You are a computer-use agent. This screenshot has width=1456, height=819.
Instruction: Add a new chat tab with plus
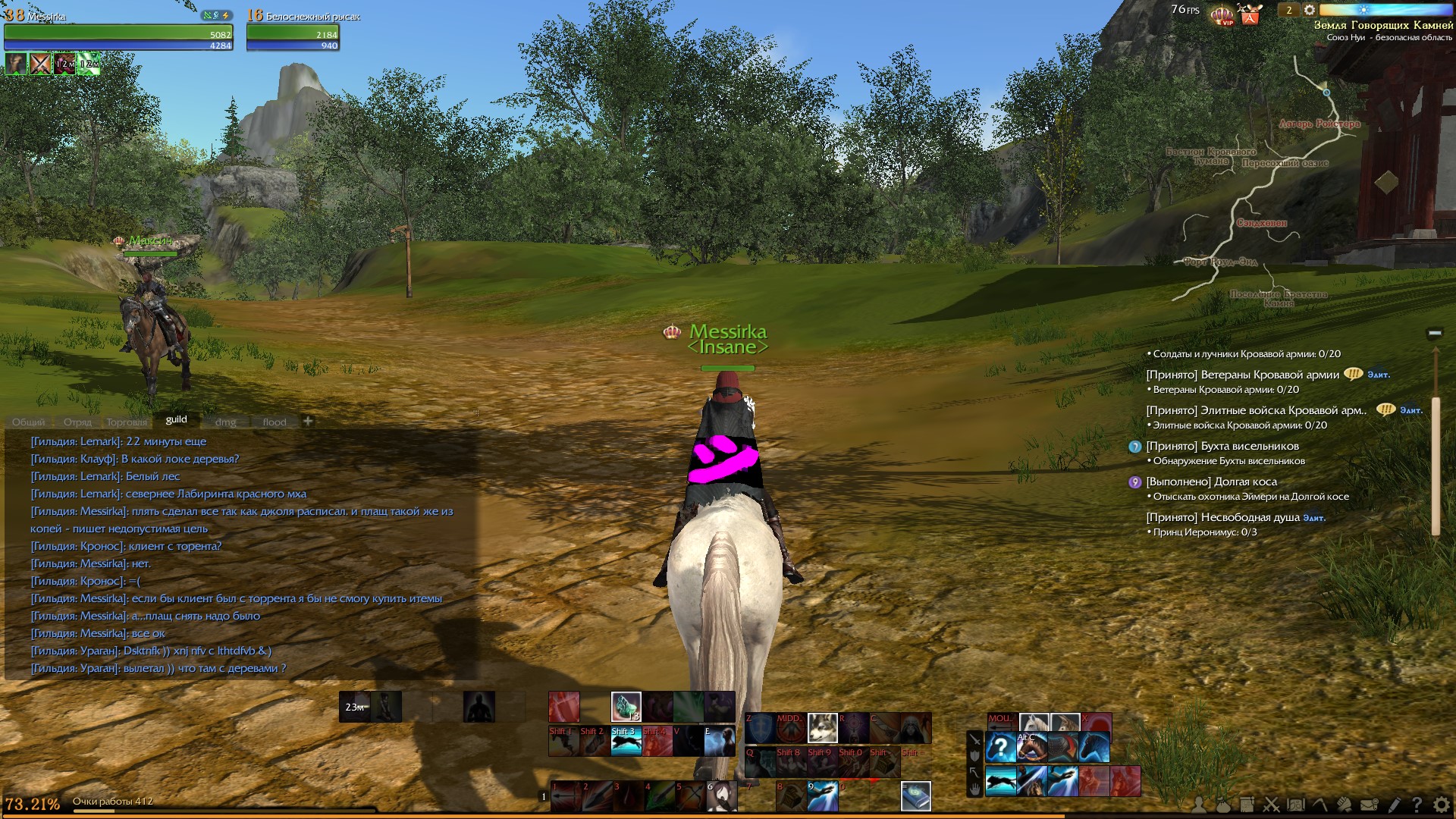[x=308, y=421]
